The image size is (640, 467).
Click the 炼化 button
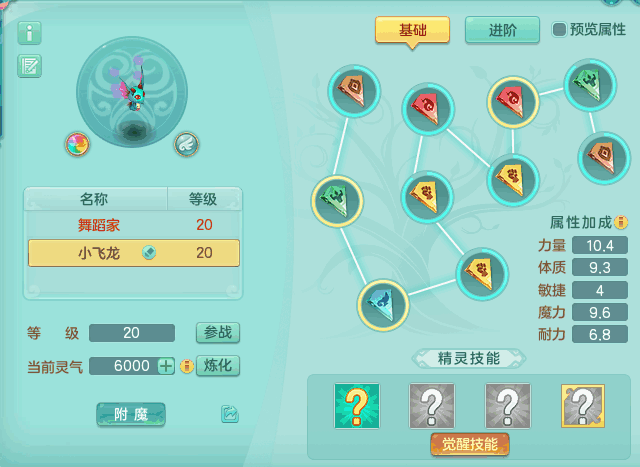tap(217, 366)
